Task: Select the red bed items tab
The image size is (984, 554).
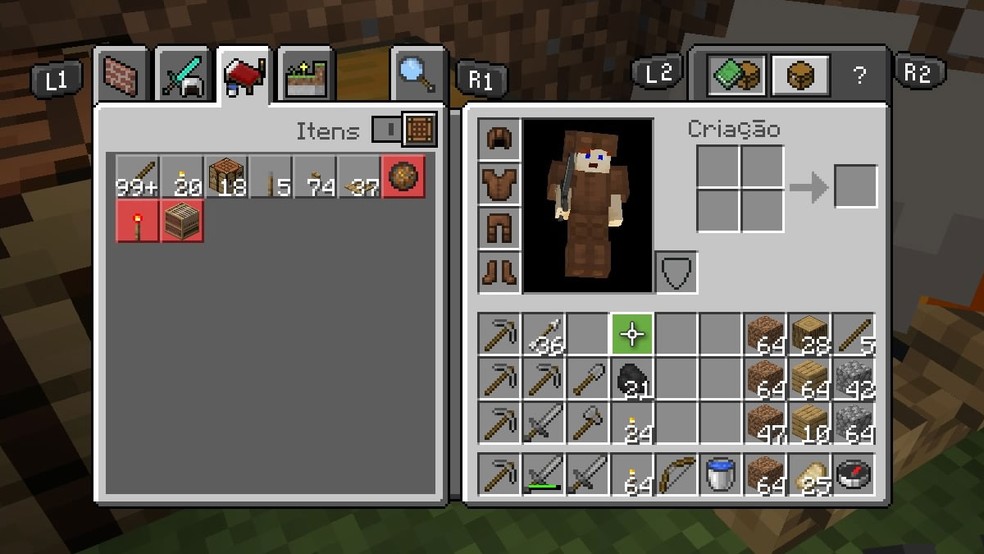Action: coord(244,75)
